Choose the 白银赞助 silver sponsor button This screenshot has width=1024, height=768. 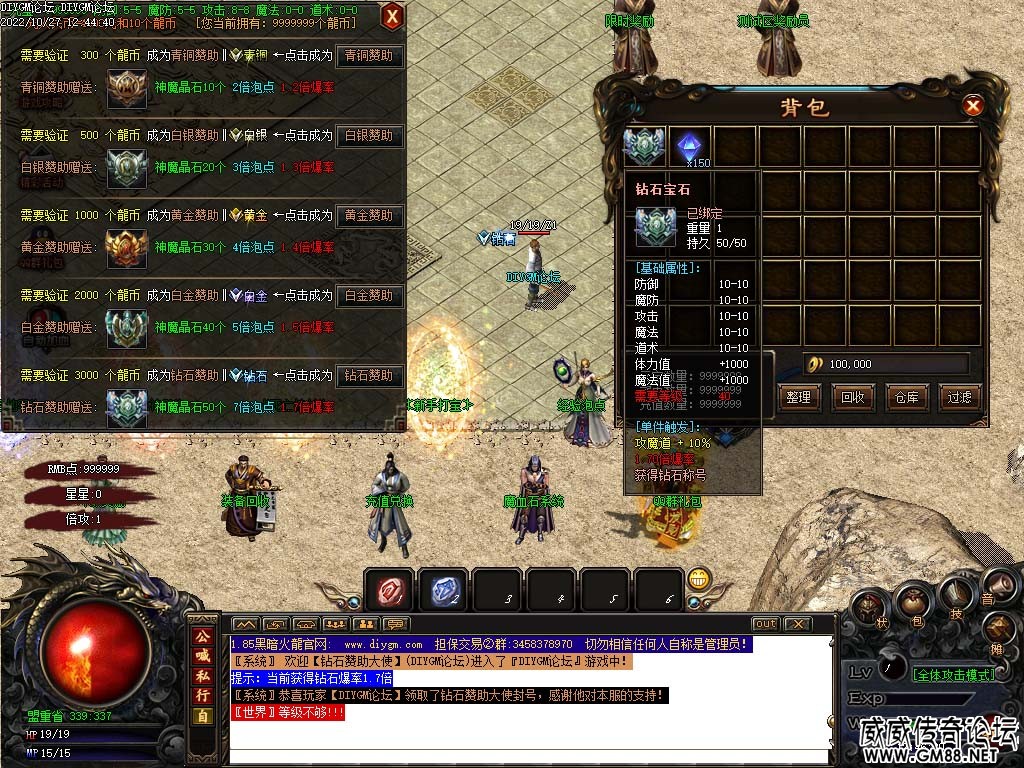(x=369, y=136)
